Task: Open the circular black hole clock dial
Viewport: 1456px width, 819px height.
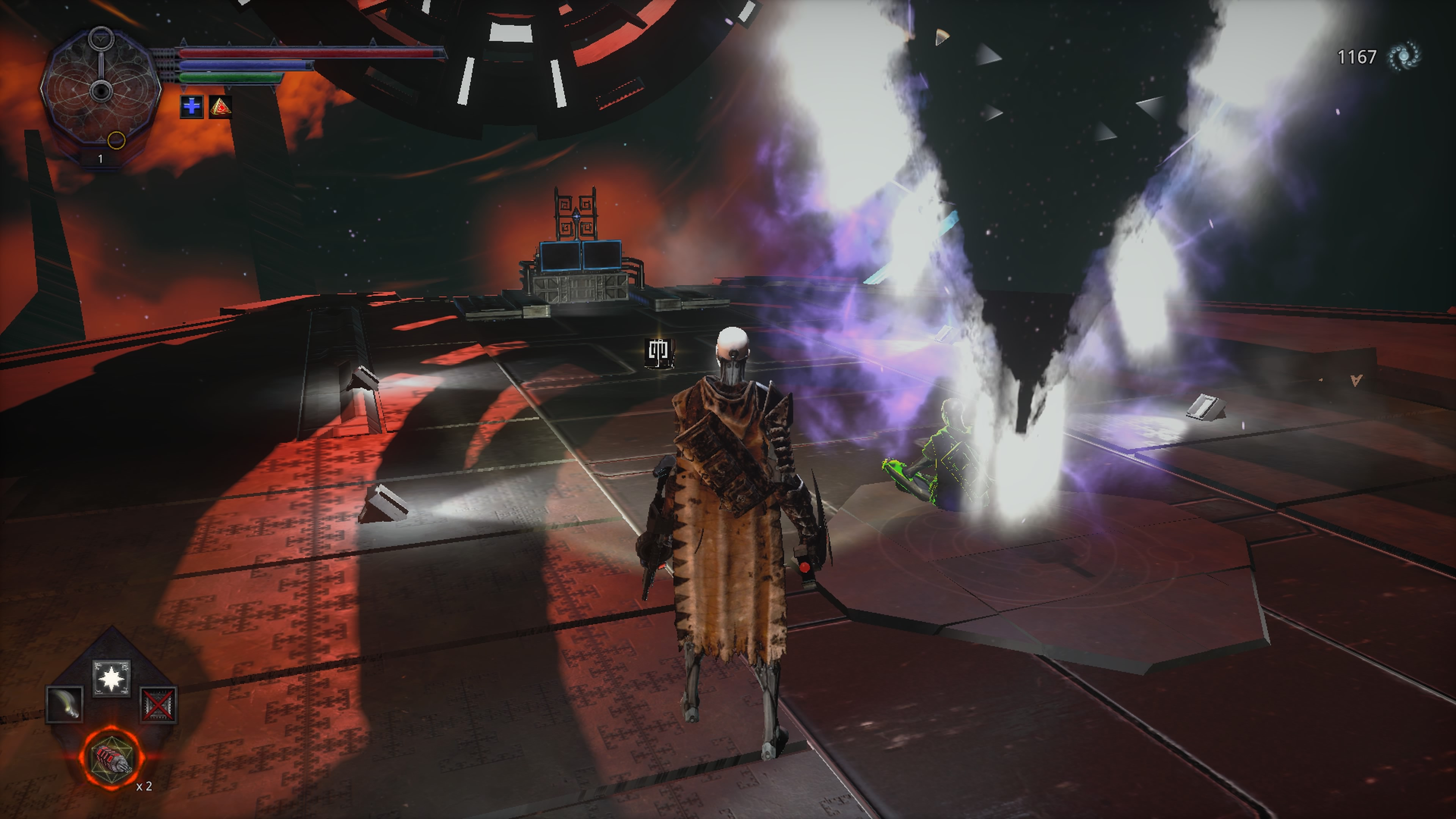Action: click(100, 91)
